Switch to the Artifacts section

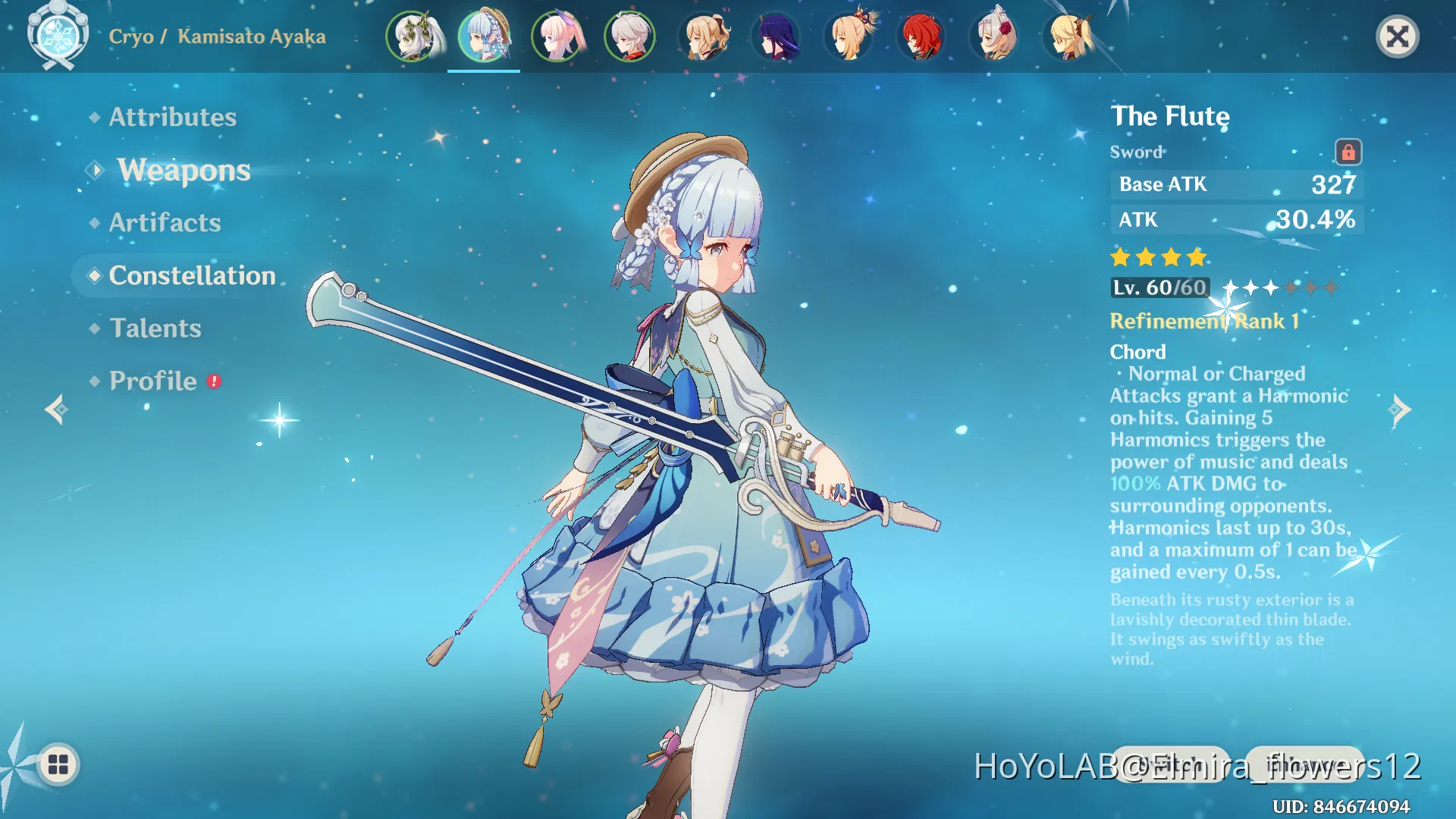point(165,222)
